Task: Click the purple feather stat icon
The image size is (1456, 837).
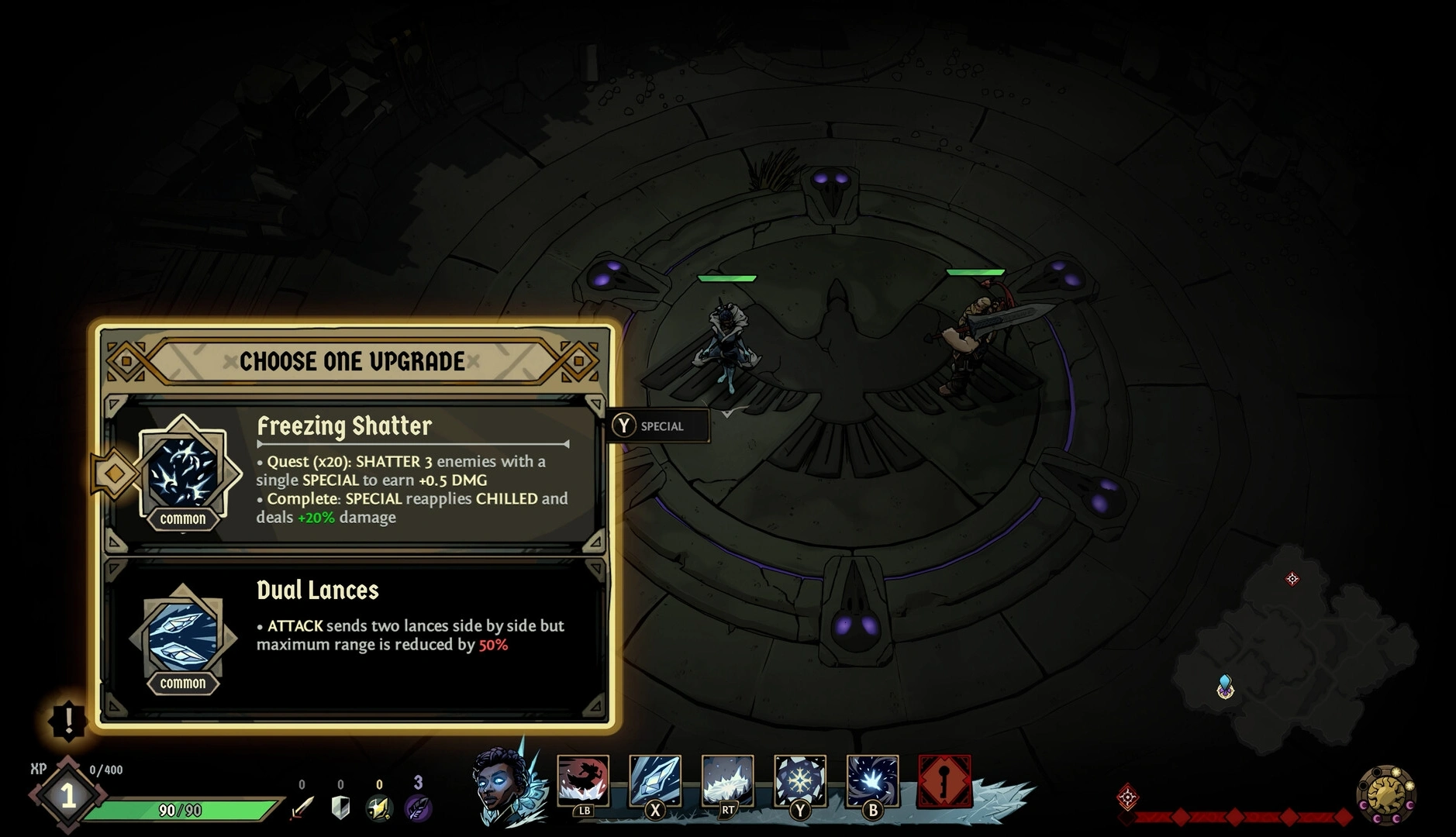Action: [x=418, y=808]
